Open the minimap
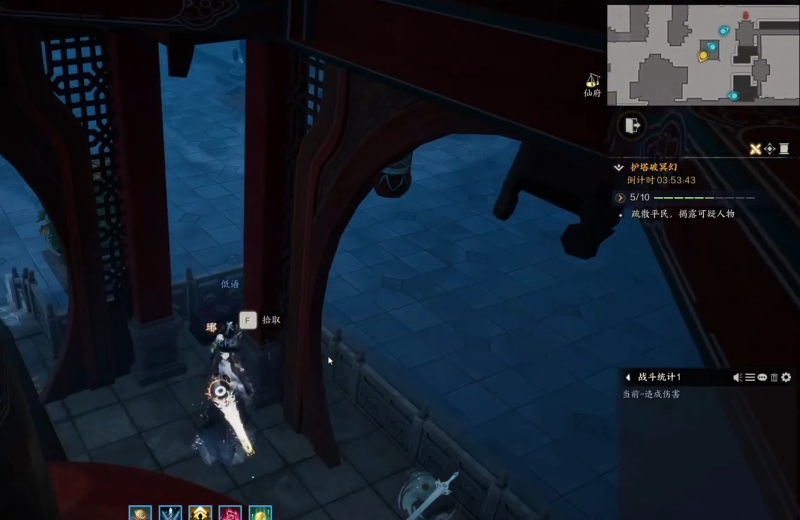The width and height of the screenshot is (800, 520). pyautogui.click(x=702, y=54)
